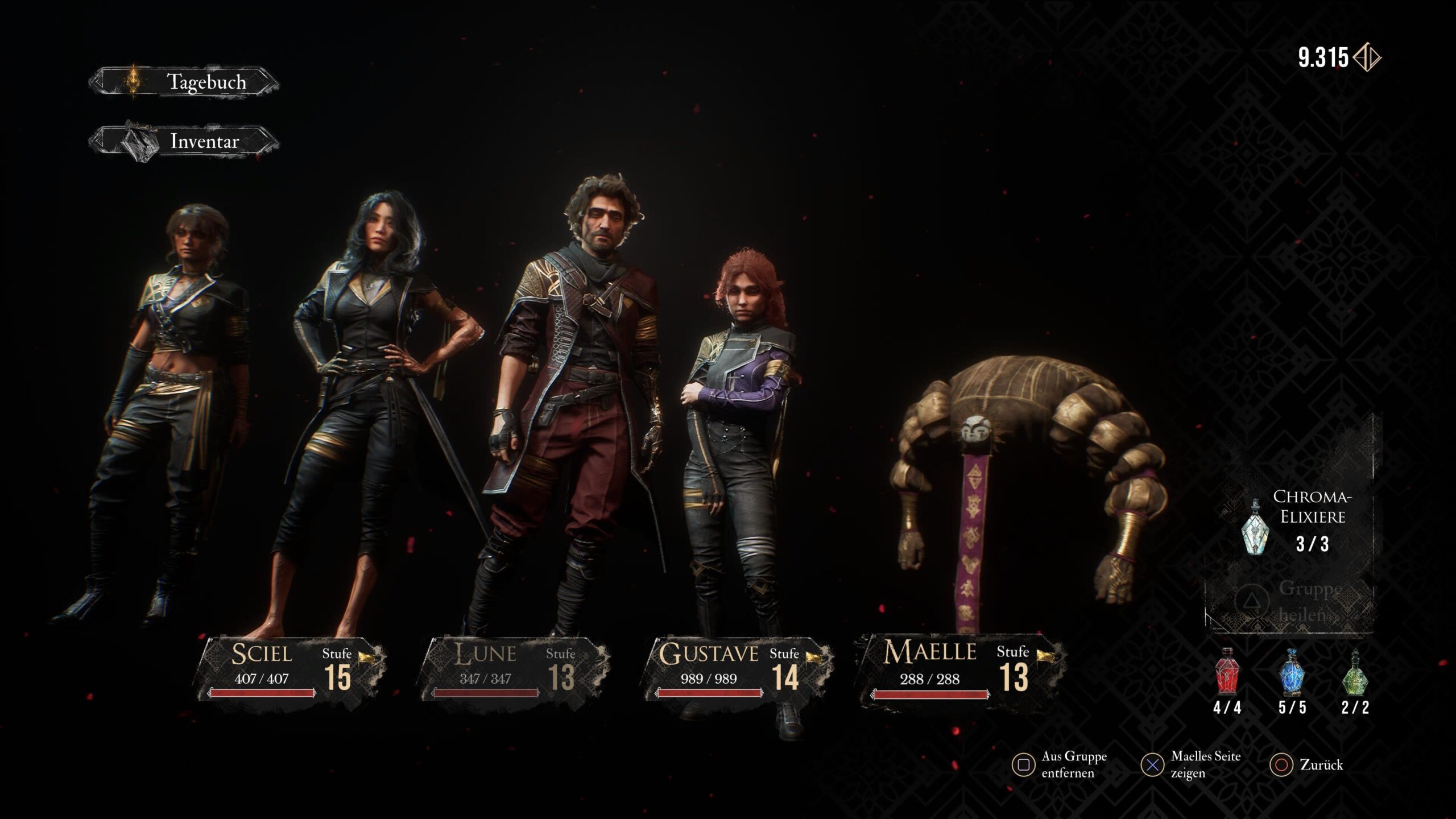1456x819 pixels.
Task: Click the Gruppe heilen button
Action: coord(1291,601)
